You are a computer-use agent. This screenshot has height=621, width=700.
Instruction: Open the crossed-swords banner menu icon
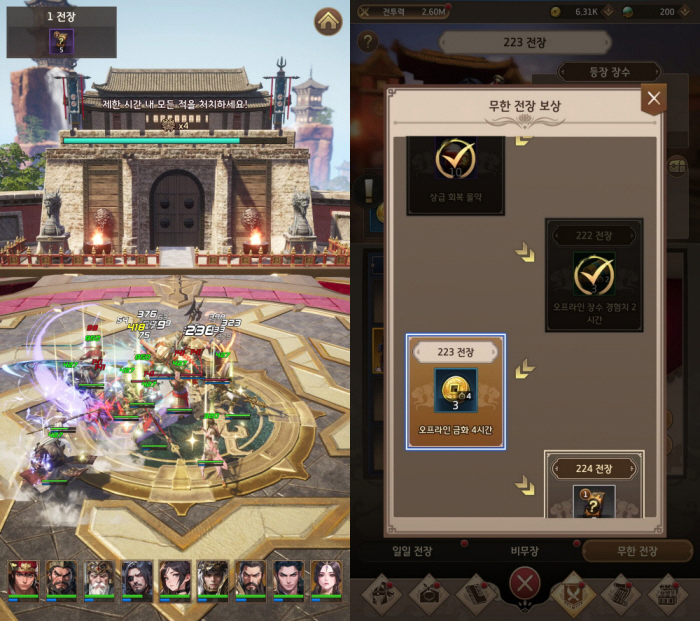pyautogui.click(x=573, y=592)
